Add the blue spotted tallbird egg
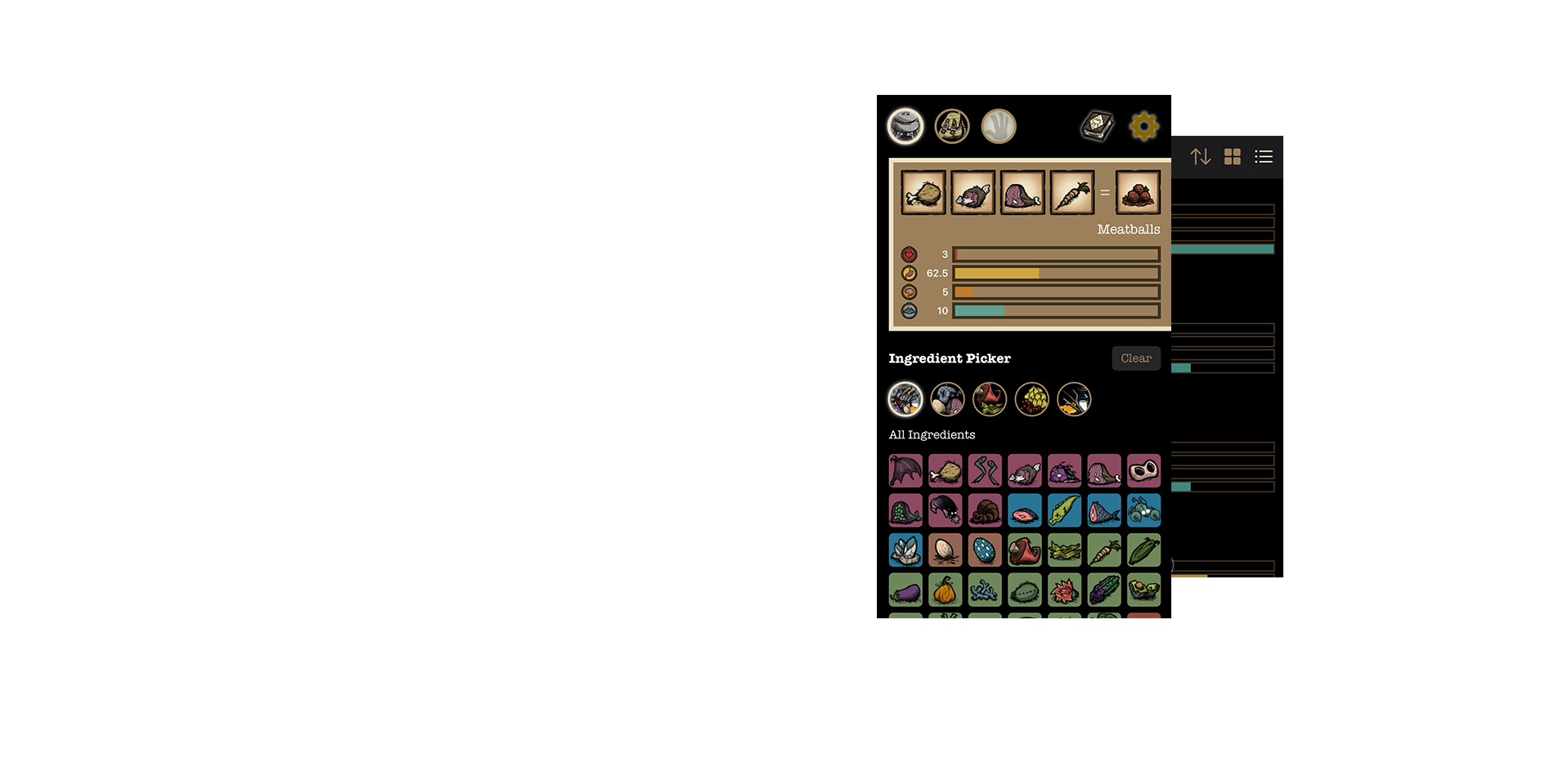Screen dimensions: 1568x777 [x=985, y=550]
